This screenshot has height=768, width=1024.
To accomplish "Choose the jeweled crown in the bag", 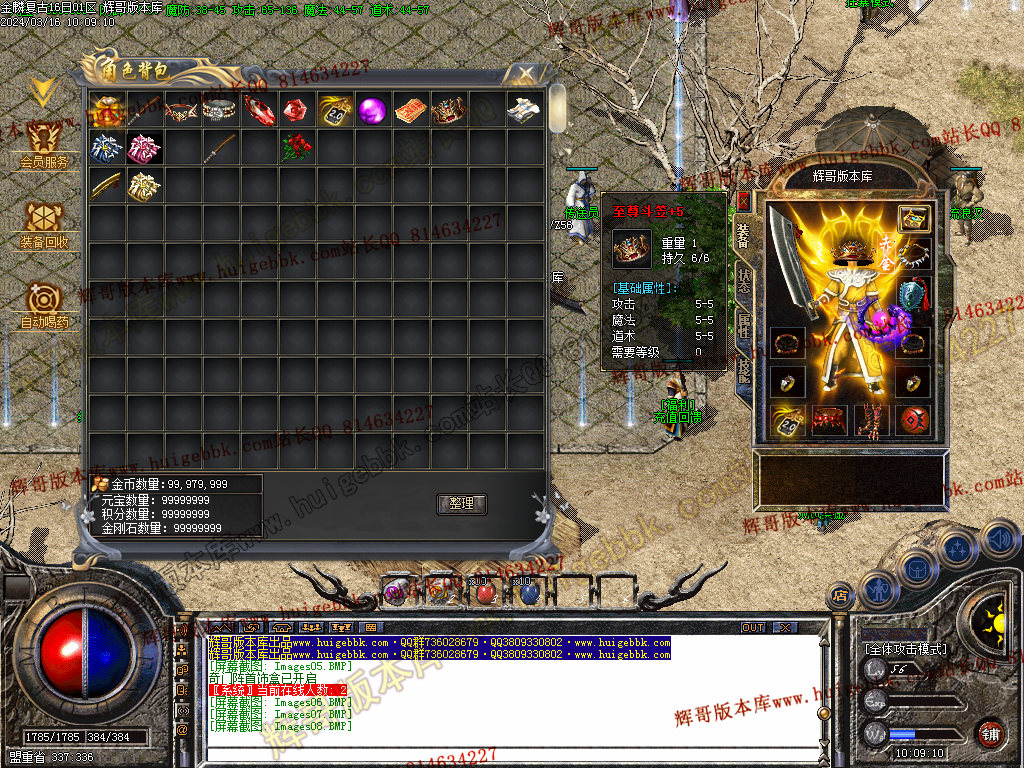I will tap(448, 110).
